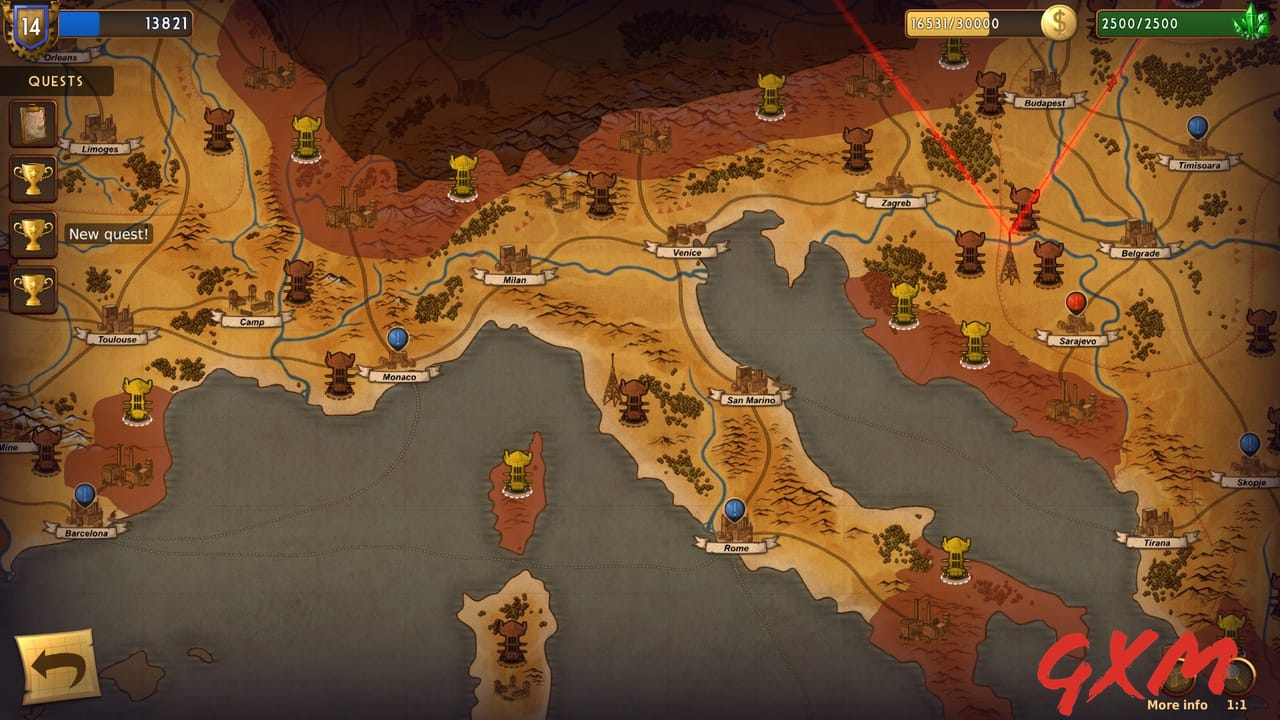Open the trophy quest marked New quest!
The image size is (1280, 720).
pyautogui.click(x=32, y=232)
